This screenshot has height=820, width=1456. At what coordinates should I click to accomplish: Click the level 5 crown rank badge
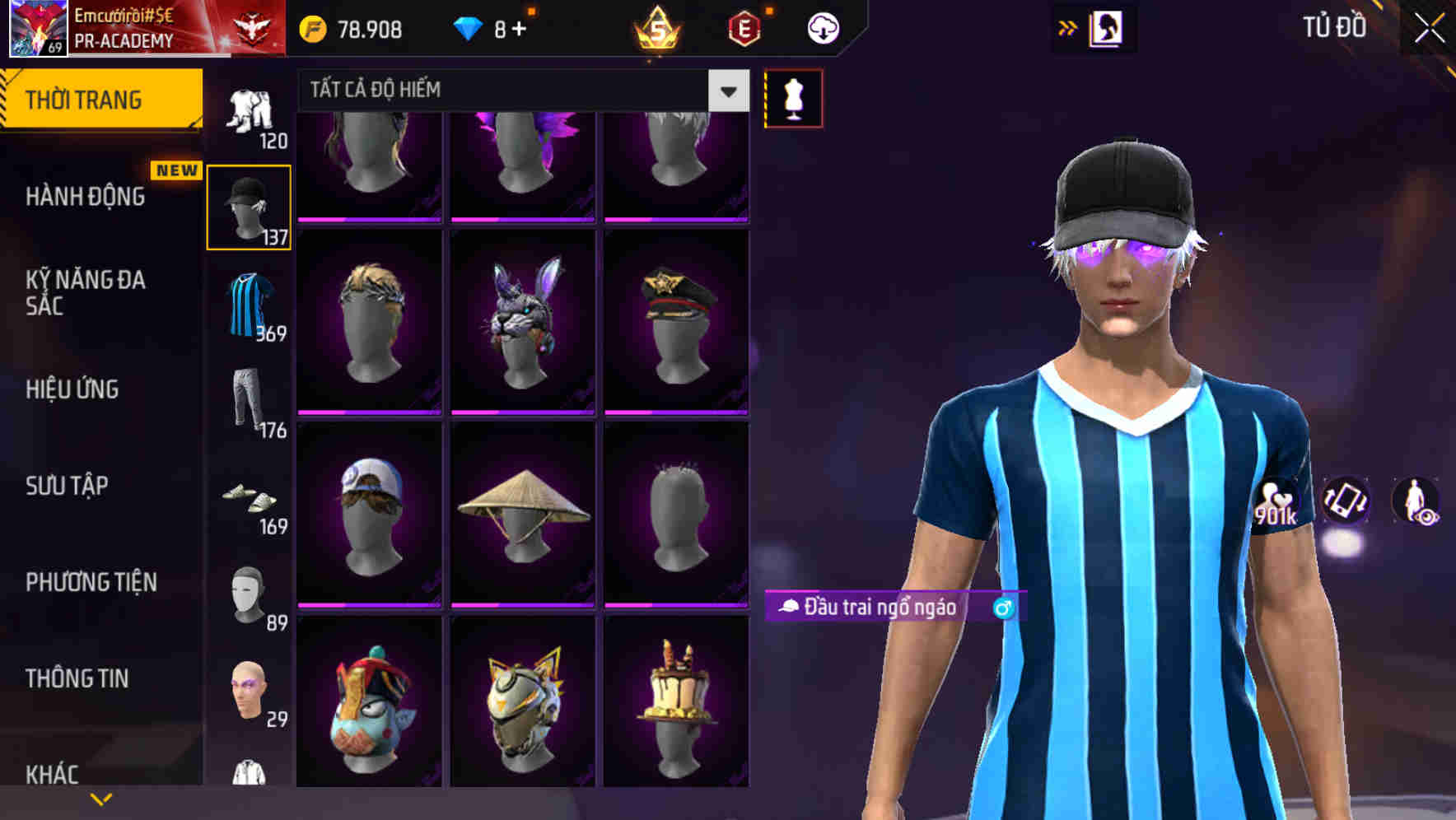click(x=655, y=29)
